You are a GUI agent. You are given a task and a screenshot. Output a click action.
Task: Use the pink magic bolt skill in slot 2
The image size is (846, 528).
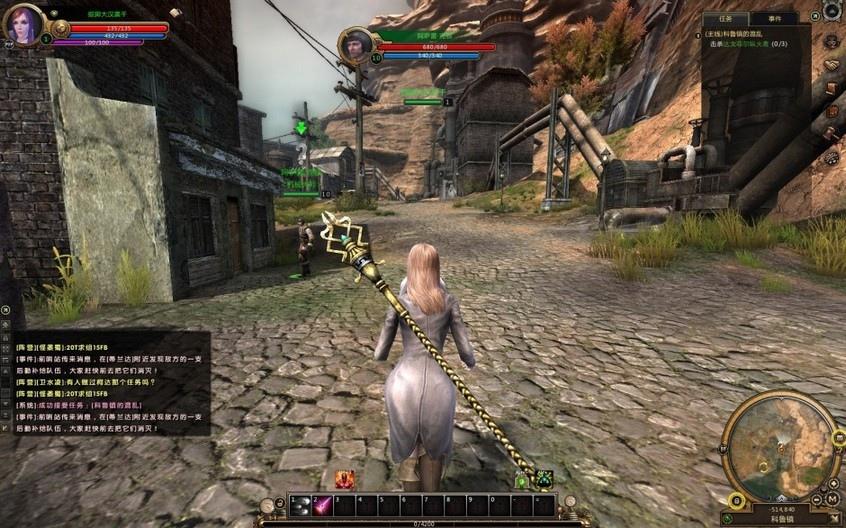pyautogui.click(x=323, y=506)
